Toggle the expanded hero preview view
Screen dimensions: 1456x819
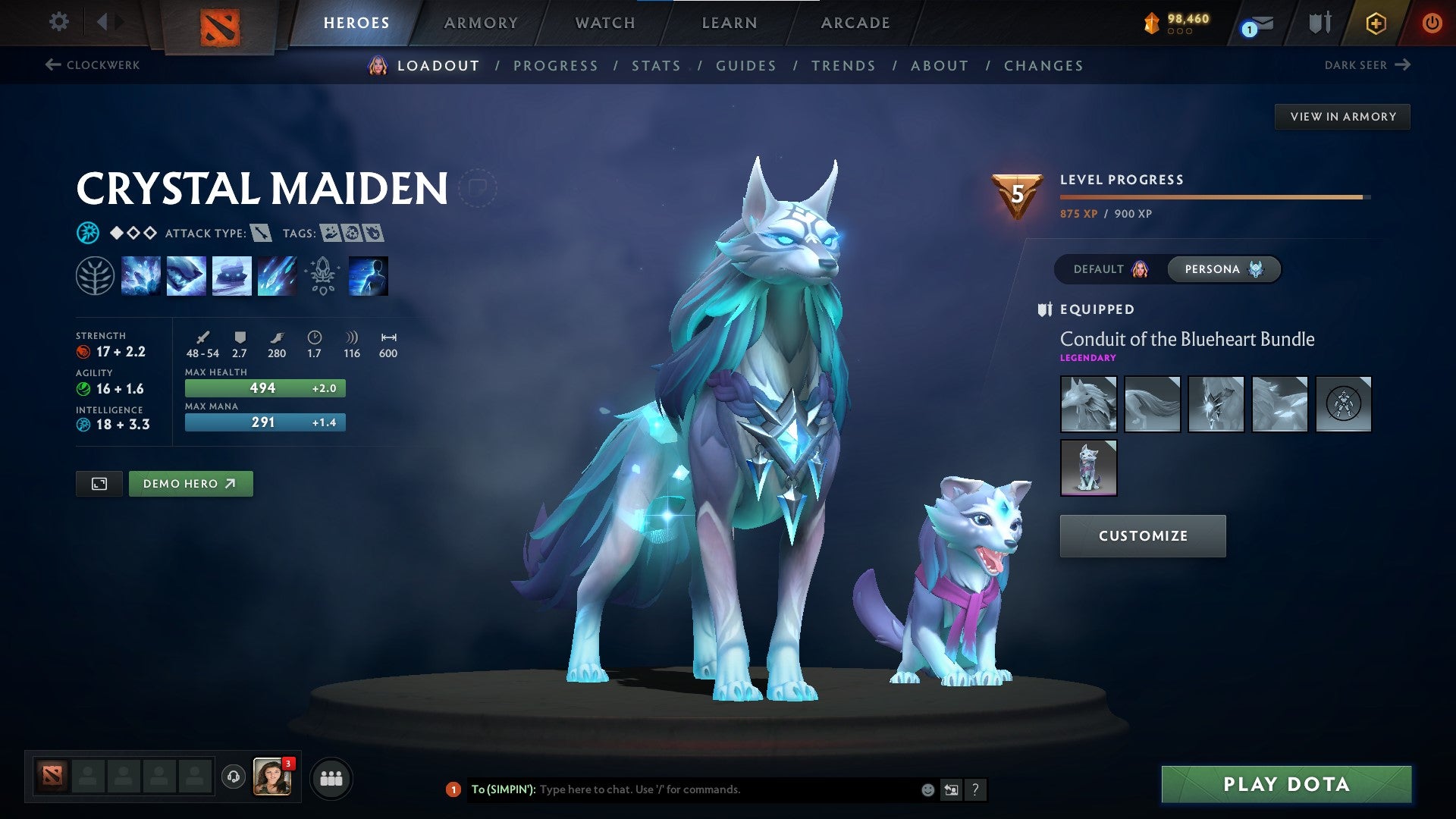99,483
